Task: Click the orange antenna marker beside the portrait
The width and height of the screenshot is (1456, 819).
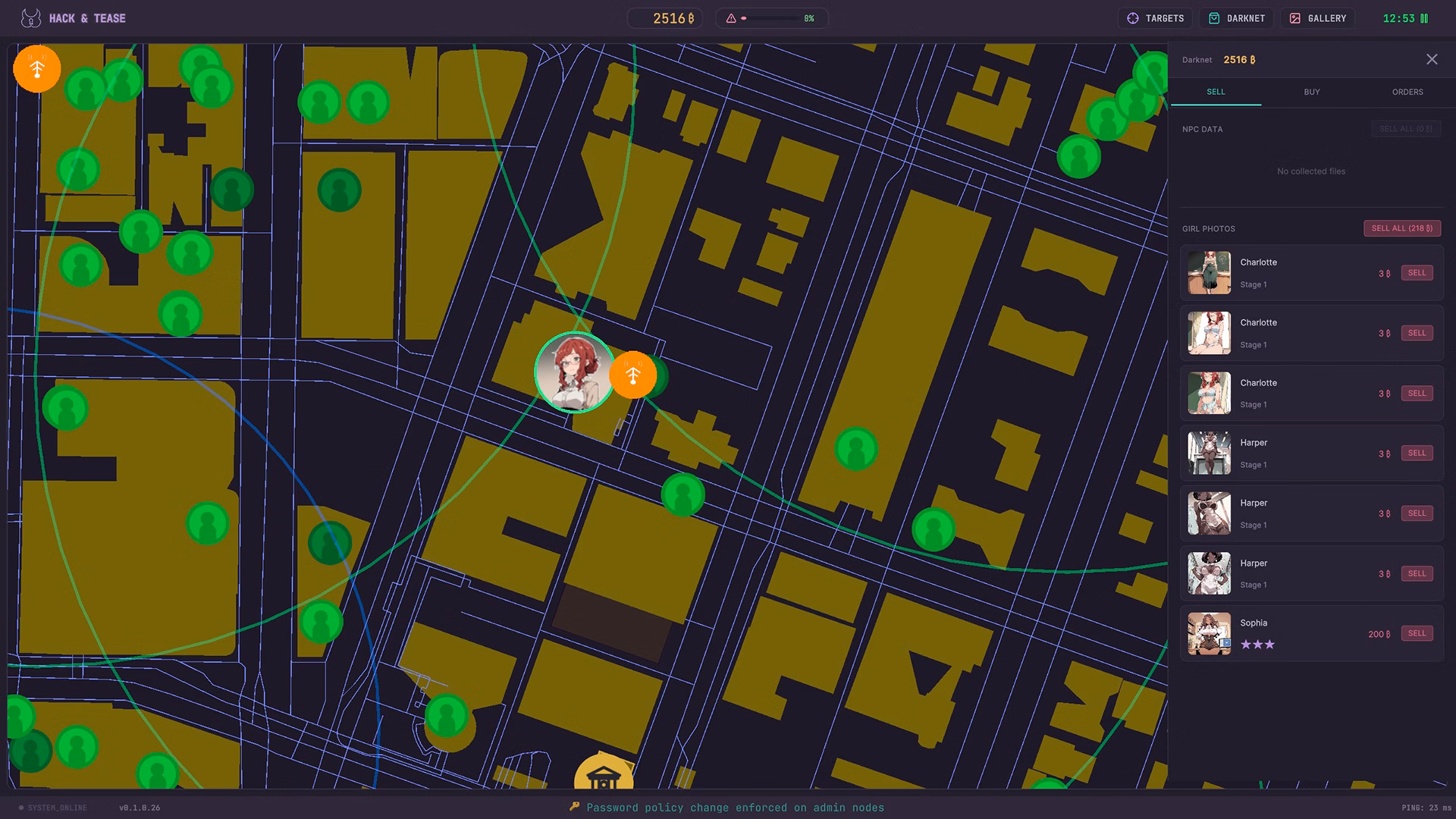Action: click(632, 374)
